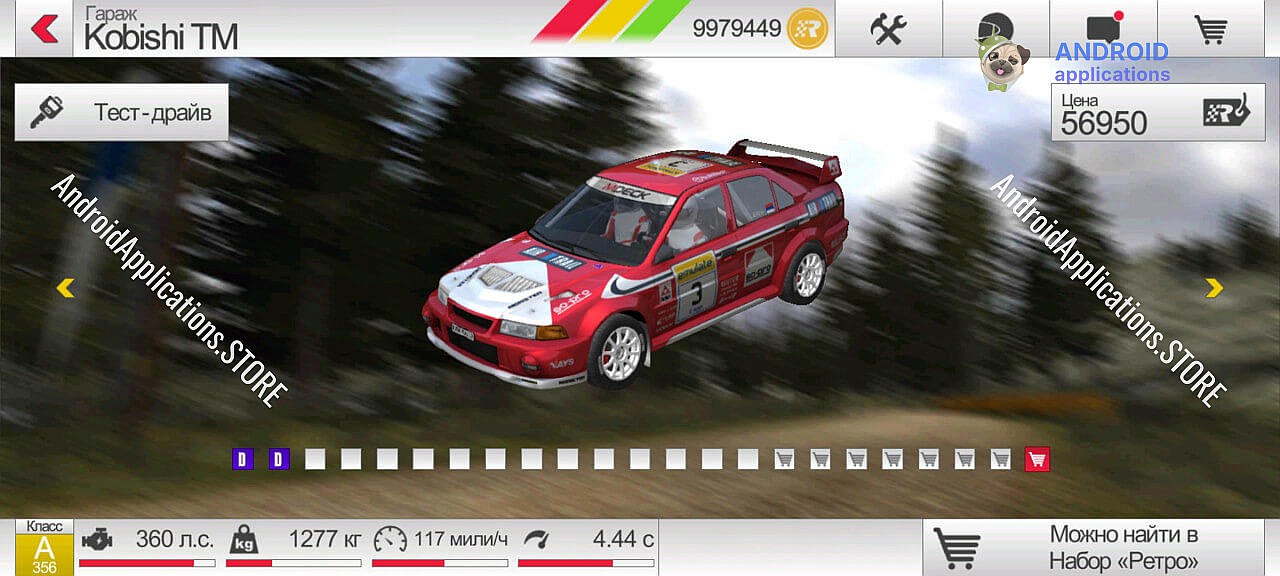Open the Набор «Ретро» shop pack
This screenshot has height=576, width=1280.
(x=1101, y=547)
